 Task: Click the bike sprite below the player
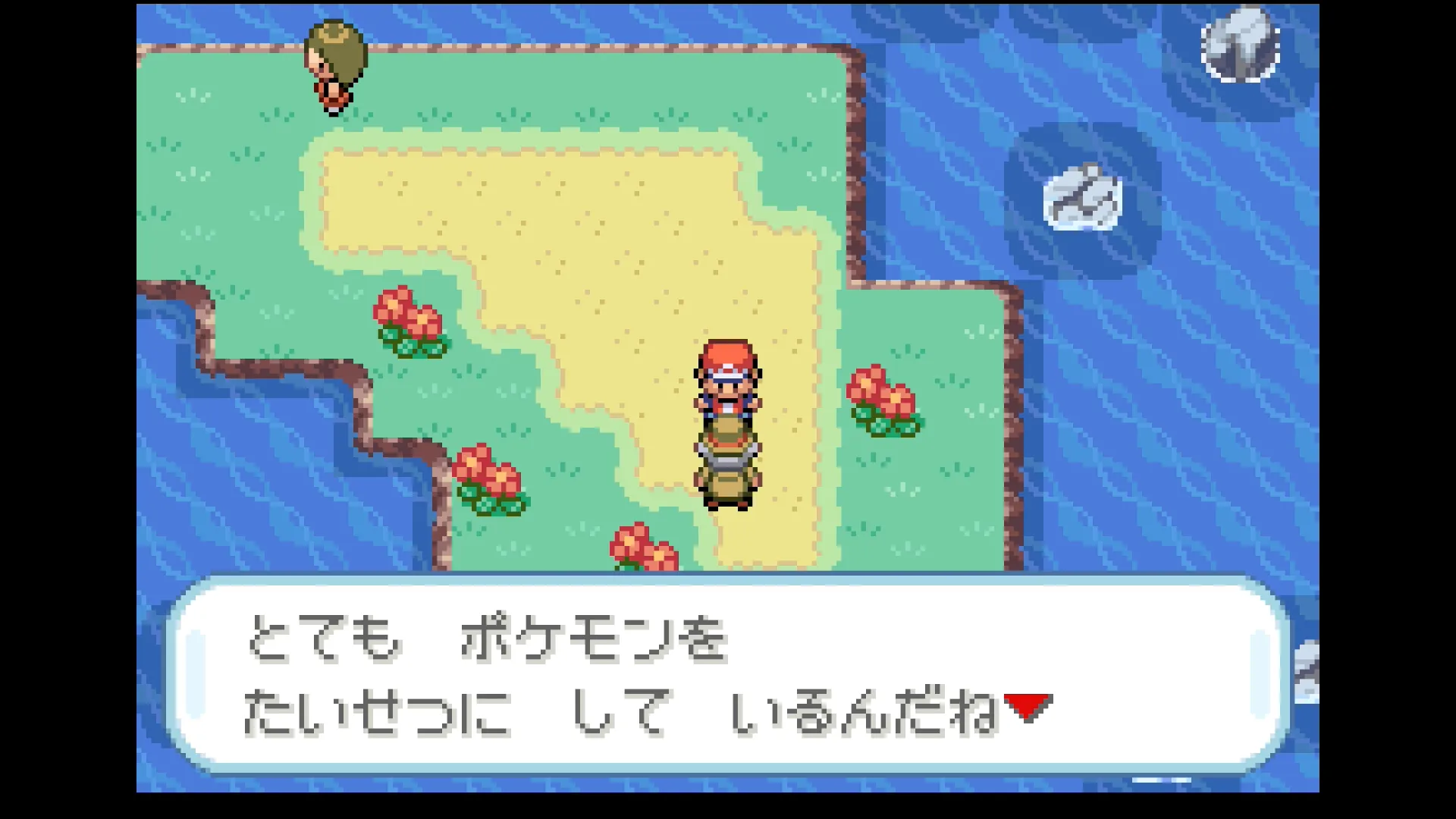coord(728,470)
